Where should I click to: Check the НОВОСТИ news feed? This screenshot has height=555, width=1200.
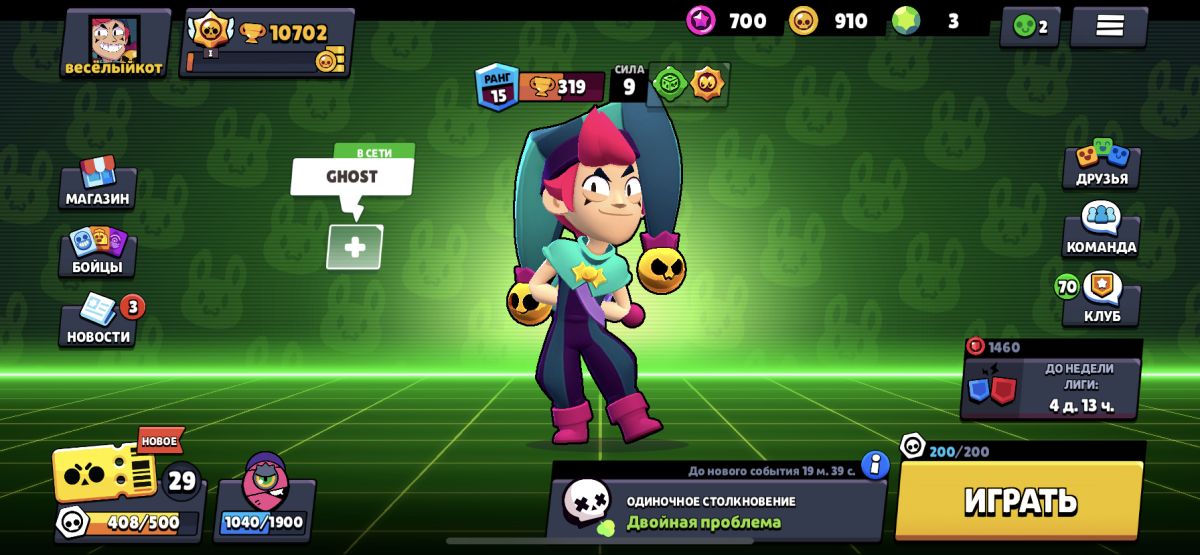[98, 322]
